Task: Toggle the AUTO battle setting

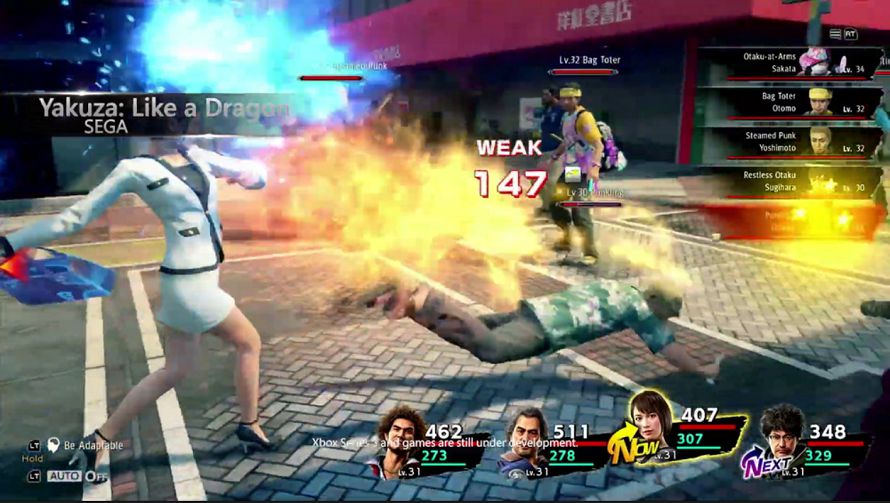Action: pos(64,476)
